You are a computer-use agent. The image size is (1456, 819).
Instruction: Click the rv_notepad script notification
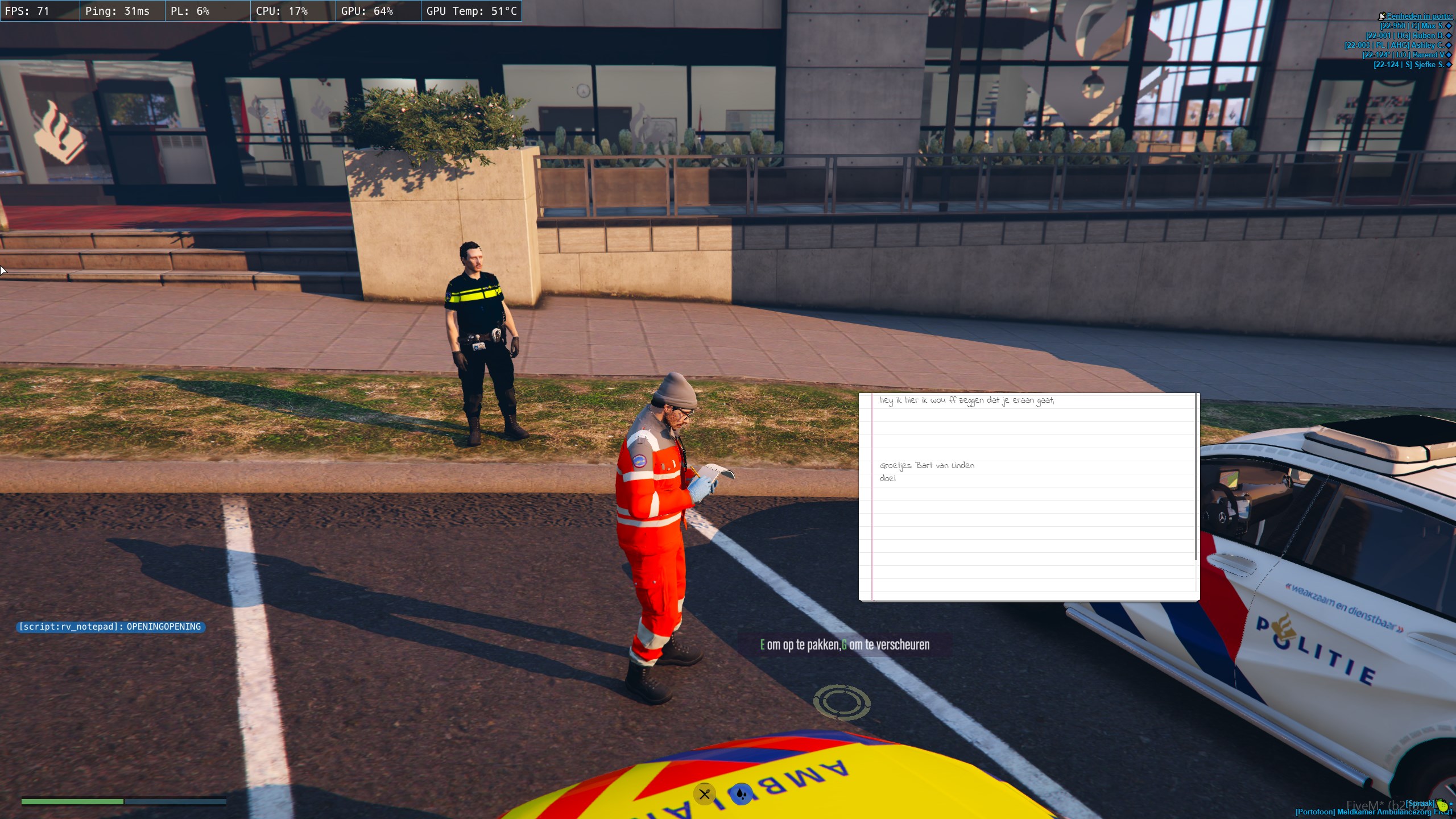[110, 627]
